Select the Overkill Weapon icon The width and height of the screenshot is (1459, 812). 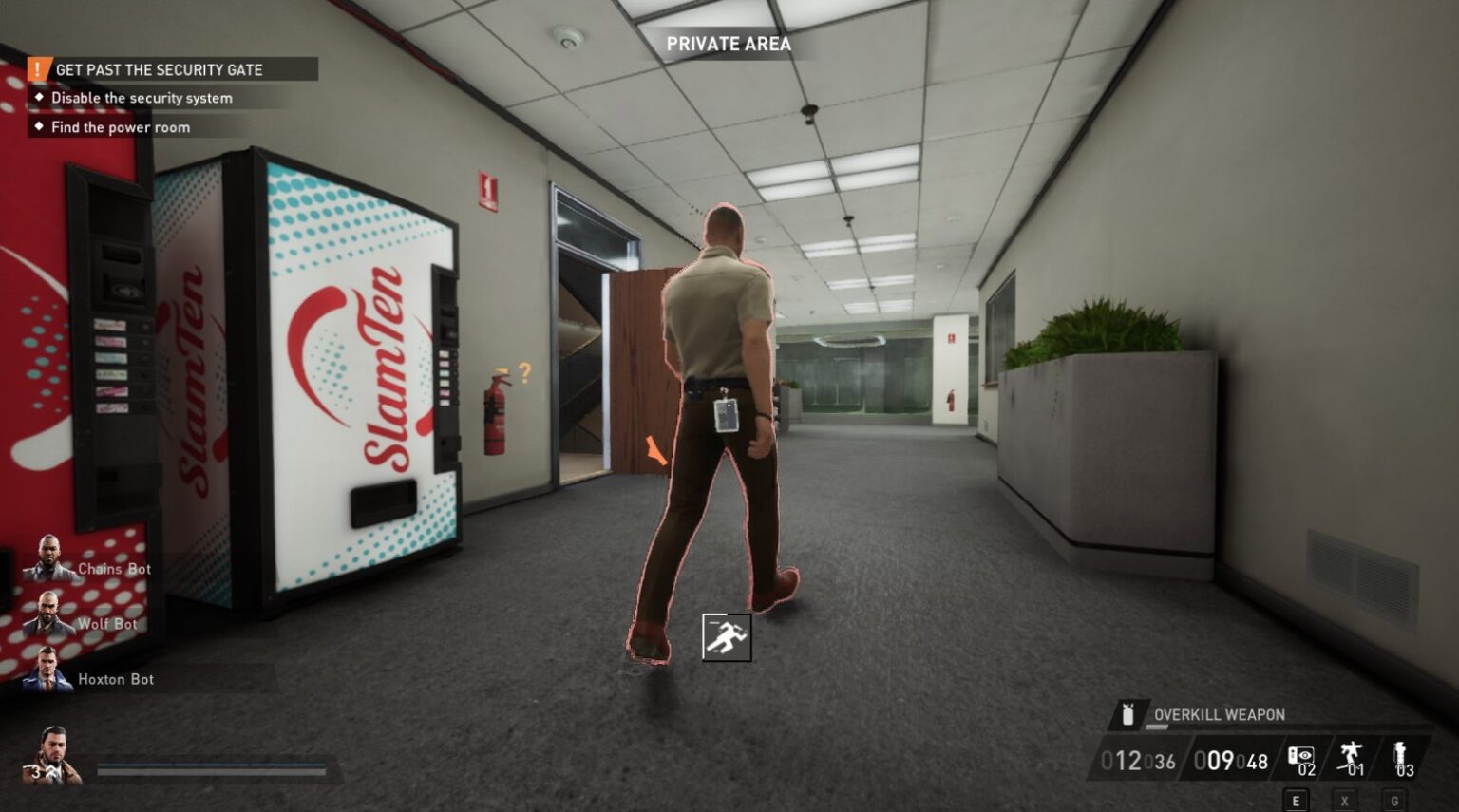tap(1129, 714)
